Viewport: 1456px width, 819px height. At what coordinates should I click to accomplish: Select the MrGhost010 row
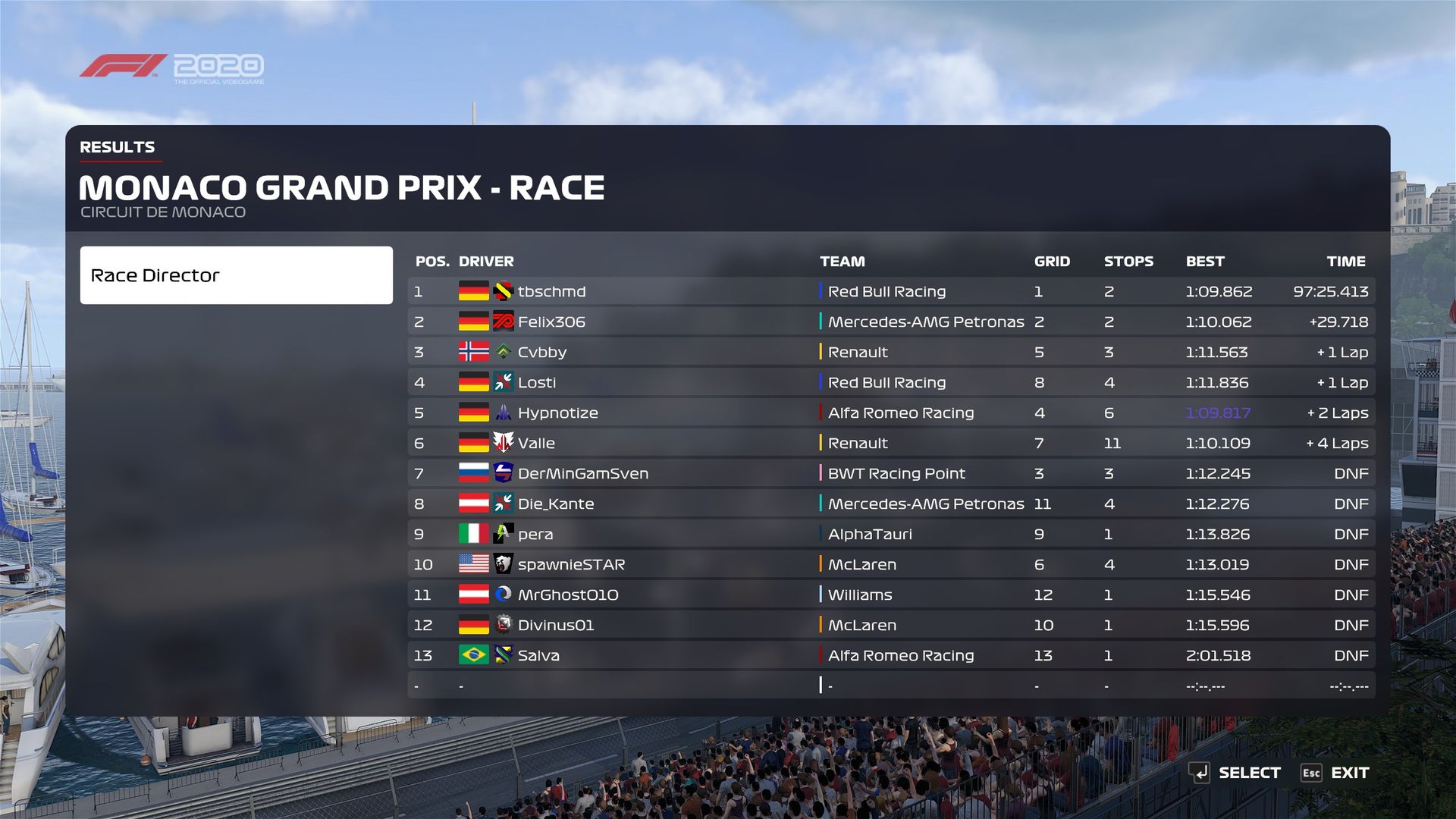point(891,595)
